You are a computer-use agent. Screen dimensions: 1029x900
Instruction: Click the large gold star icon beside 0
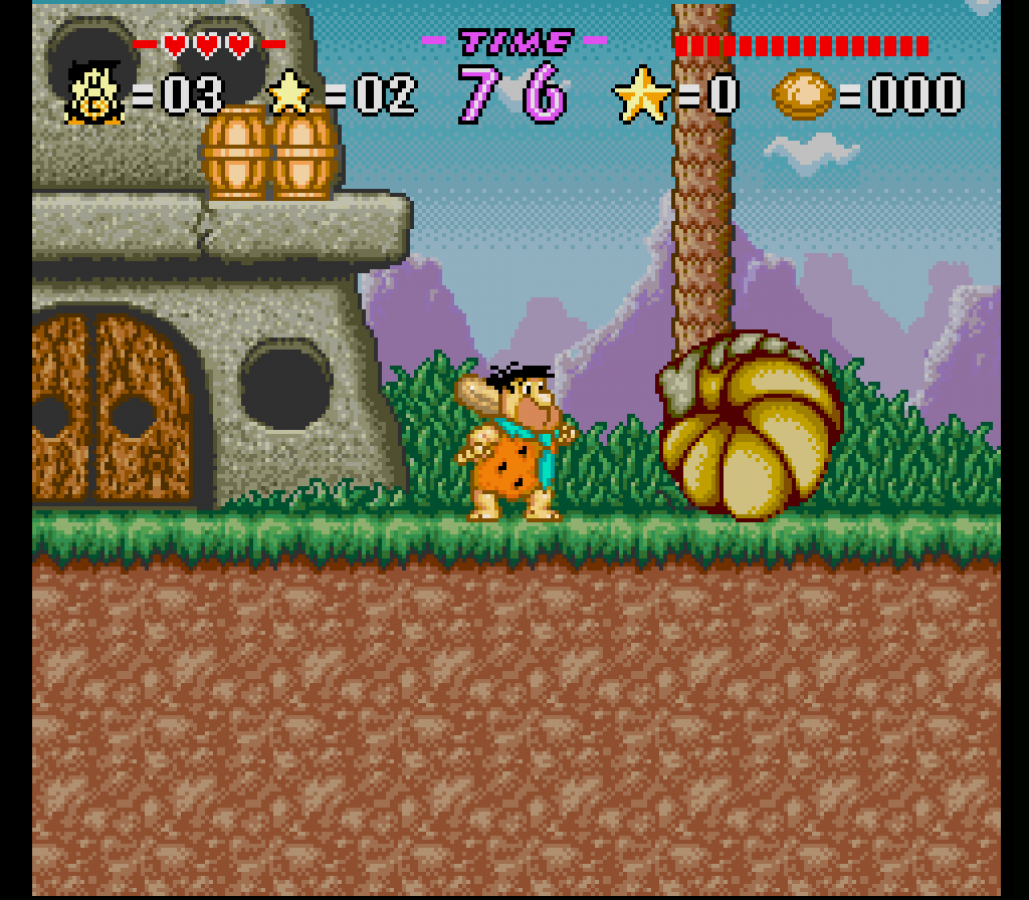pyautogui.click(x=642, y=94)
